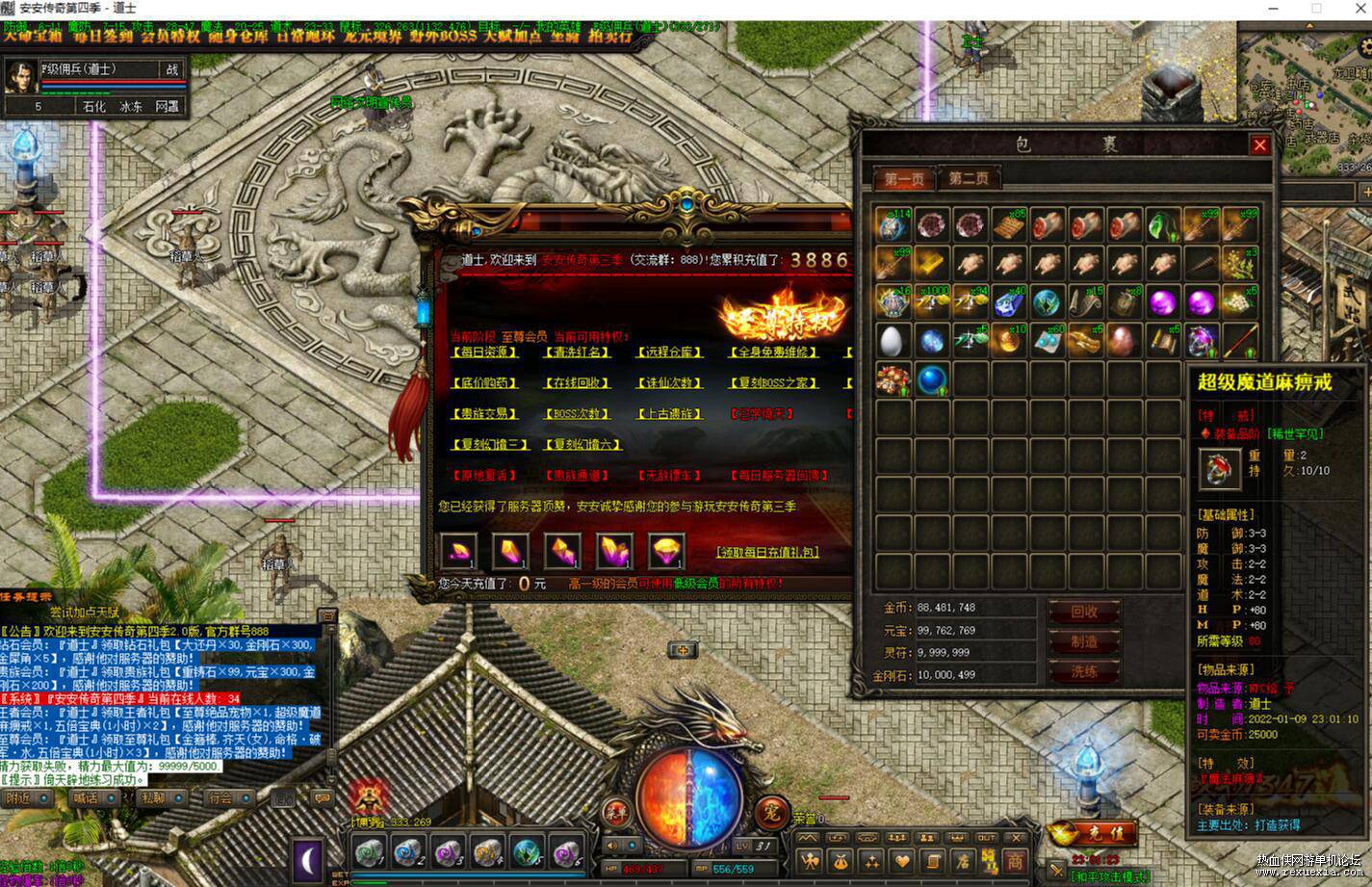This screenshot has height=887, width=1372.
Task: Click the 洗练 refine button
Action: 1084,672
